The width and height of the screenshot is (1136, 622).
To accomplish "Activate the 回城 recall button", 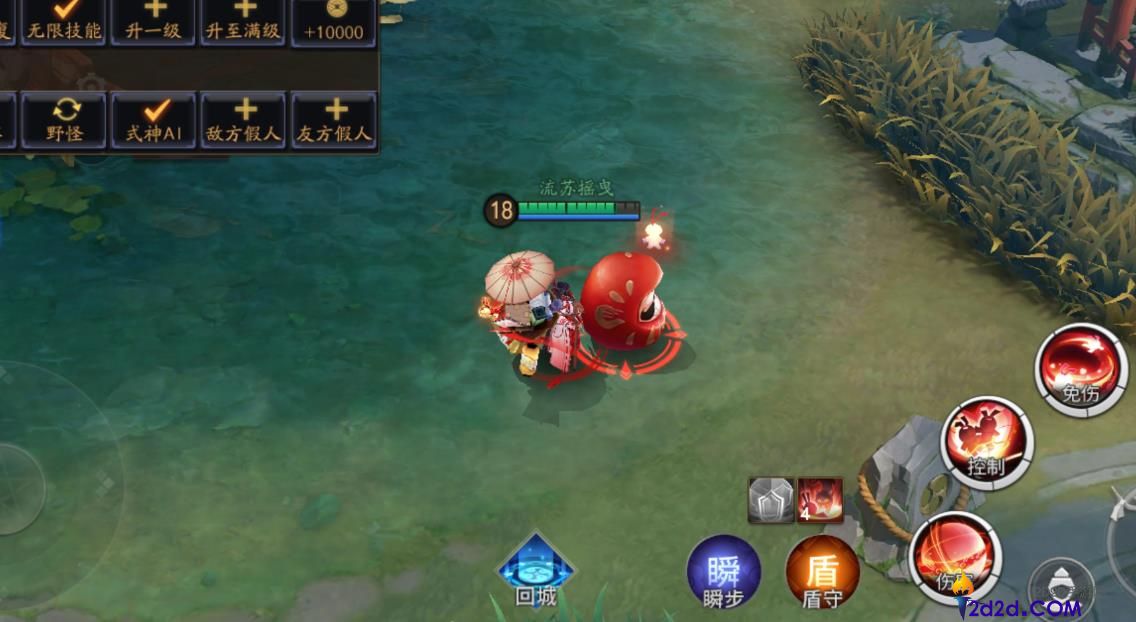I will pyautogui.click(x=536, y=571).
